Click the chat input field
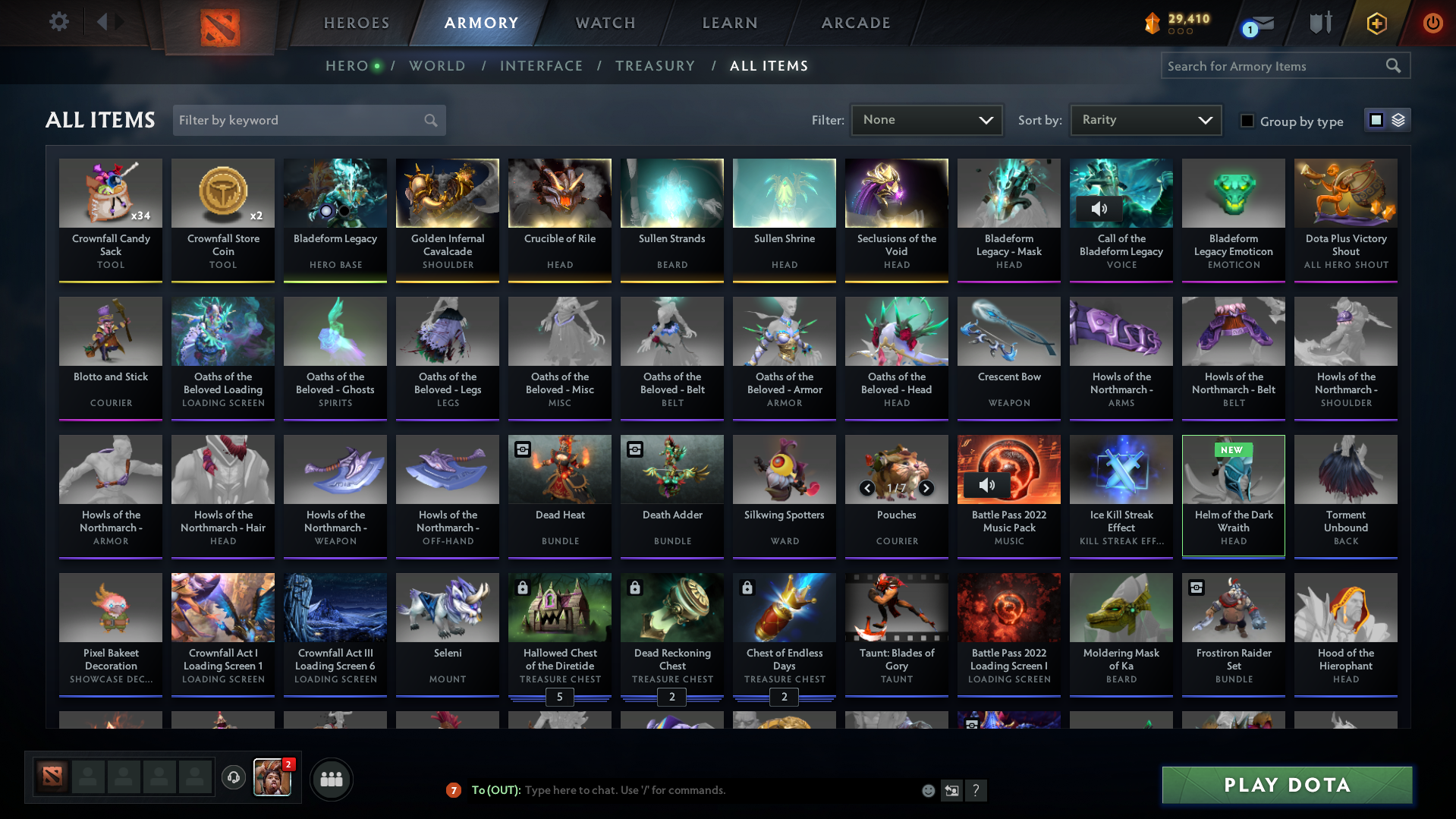Screen dimensions: 1456x819 683,790
